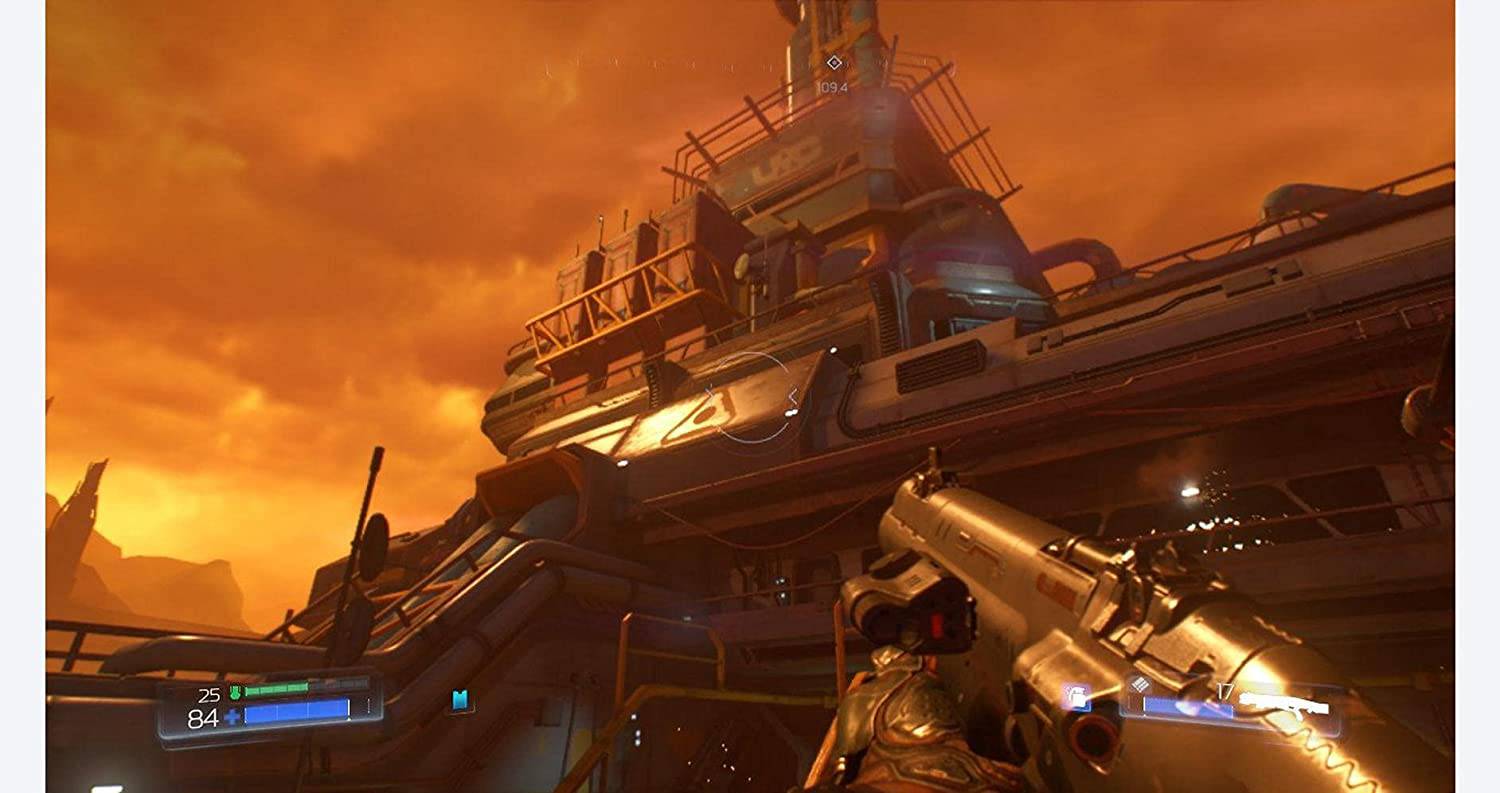This screenshot has height=793, width=1500.
Task: Select the armor medal icon on the HUD
Action: coord(235,692)
